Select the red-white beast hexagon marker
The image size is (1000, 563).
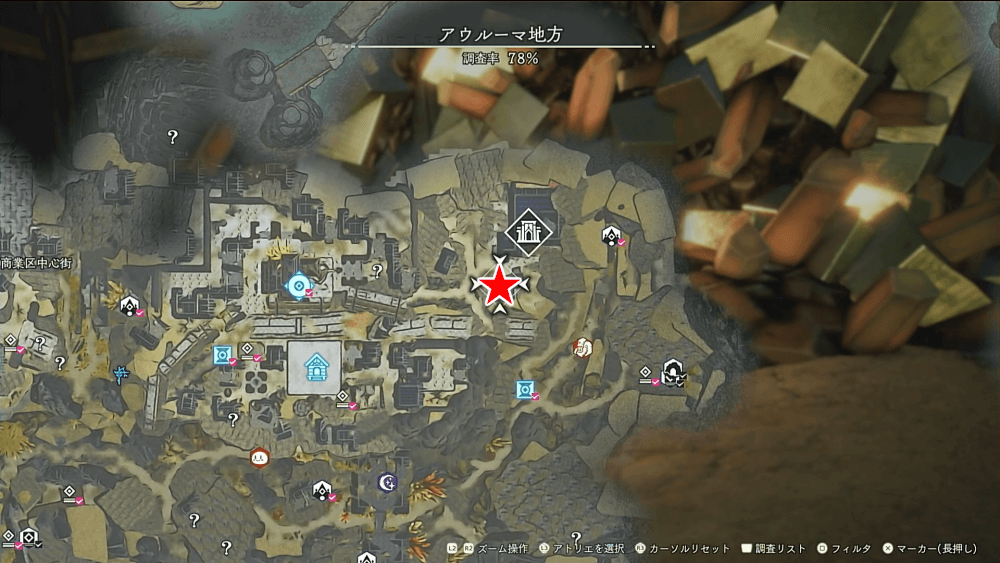tap(582, 347)
